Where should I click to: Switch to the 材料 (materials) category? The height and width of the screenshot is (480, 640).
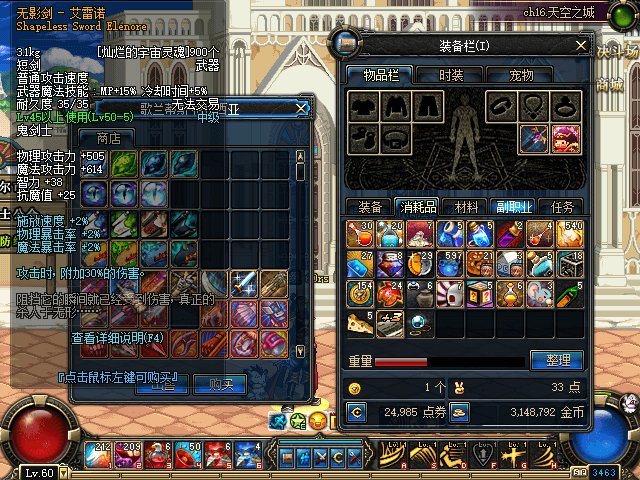(466, 207)
